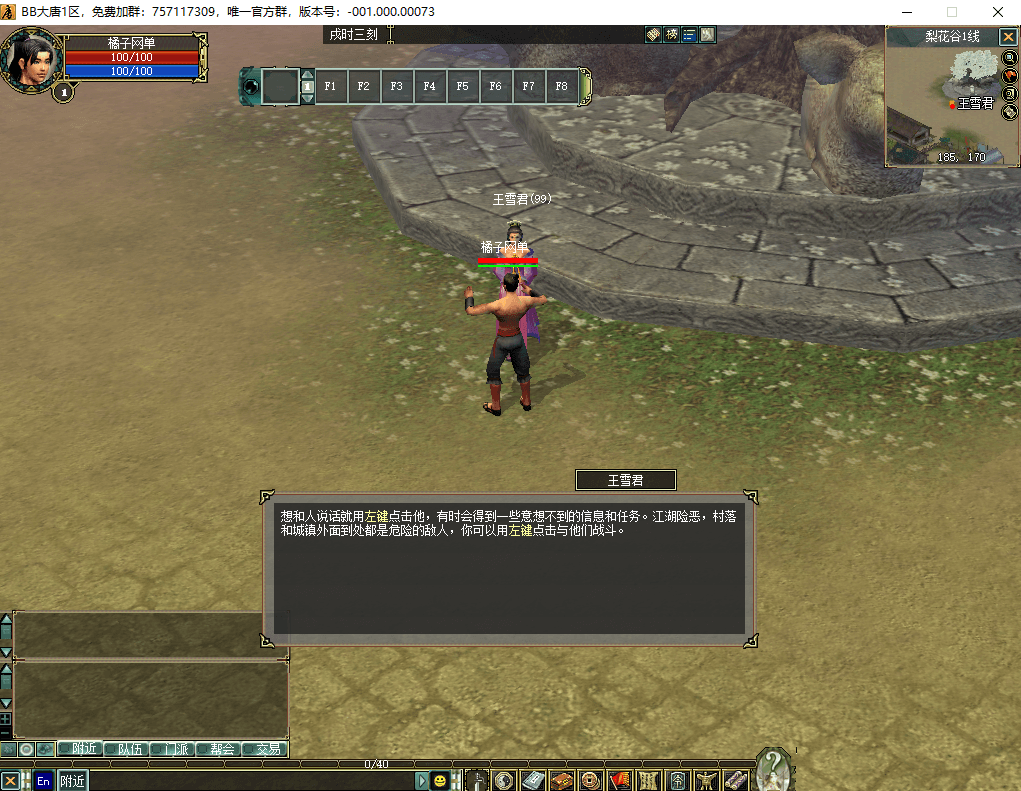The image size is (1021, 791).
Task: Select the F1 hotkey slot
Action: [330, 86]
